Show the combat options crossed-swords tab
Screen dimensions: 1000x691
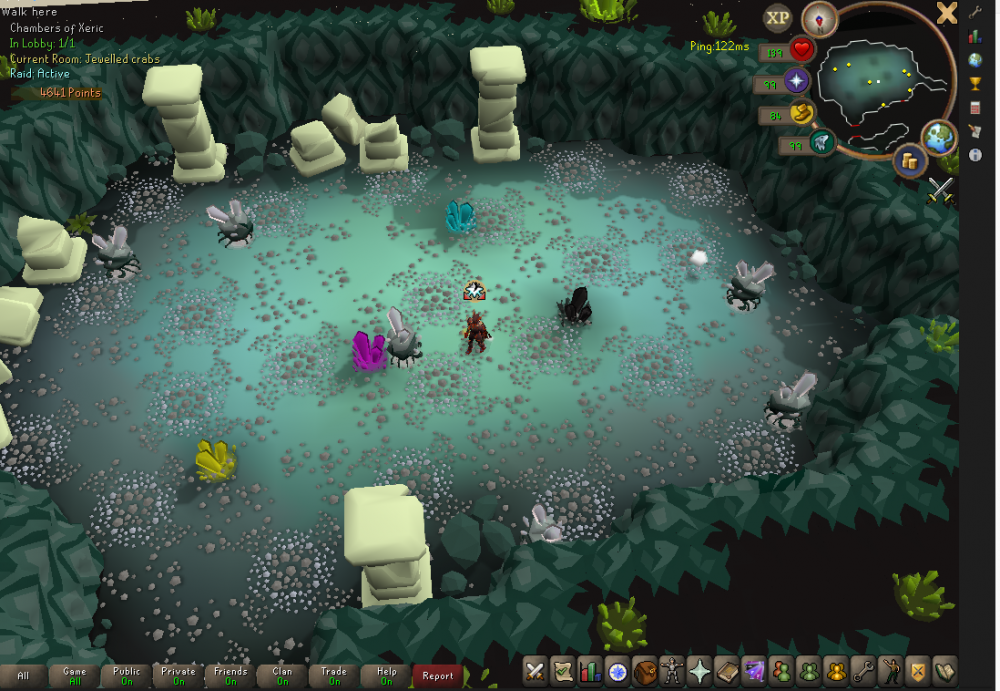click(536, 672)
